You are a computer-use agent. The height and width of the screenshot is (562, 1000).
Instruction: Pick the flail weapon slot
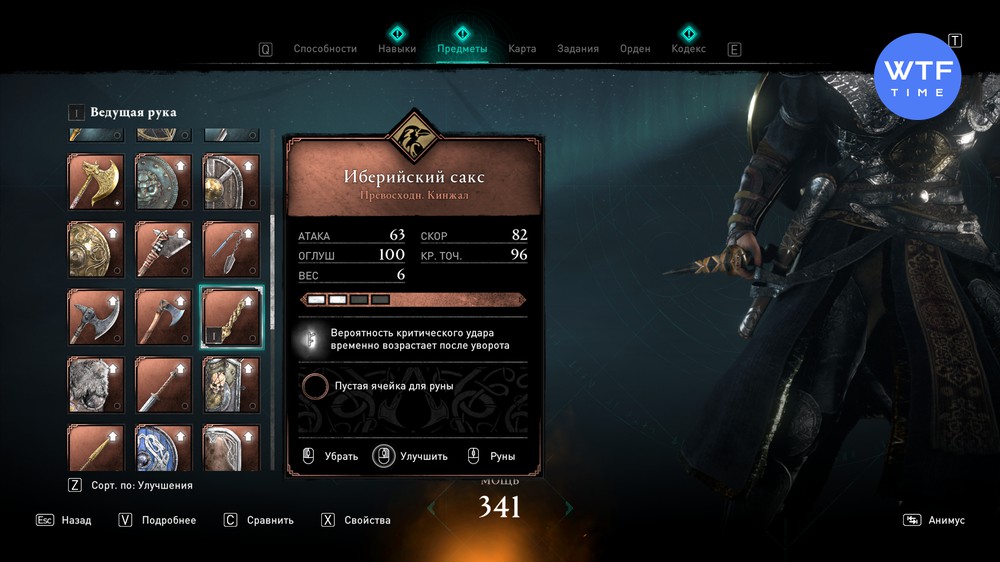point(232,248)
